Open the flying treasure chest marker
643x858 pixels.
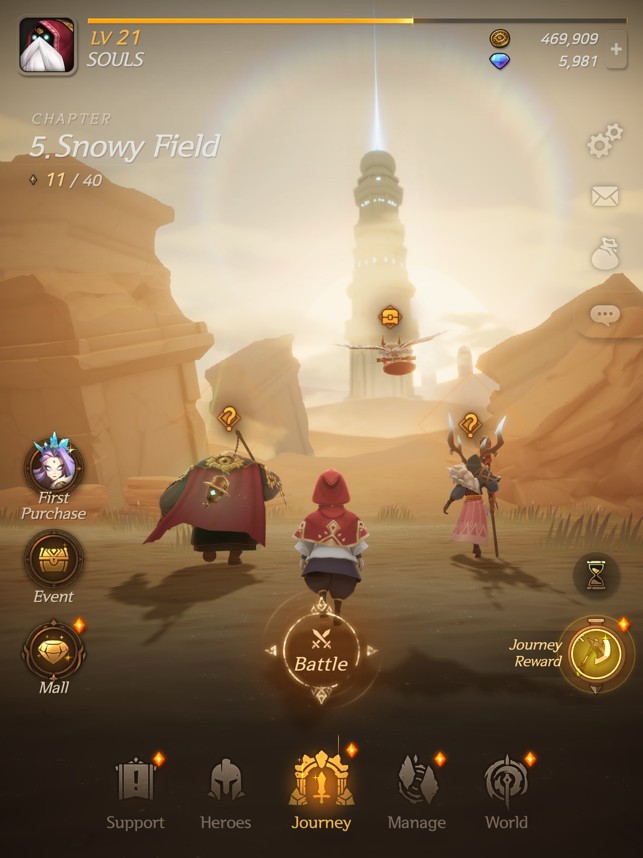[391, 318]
